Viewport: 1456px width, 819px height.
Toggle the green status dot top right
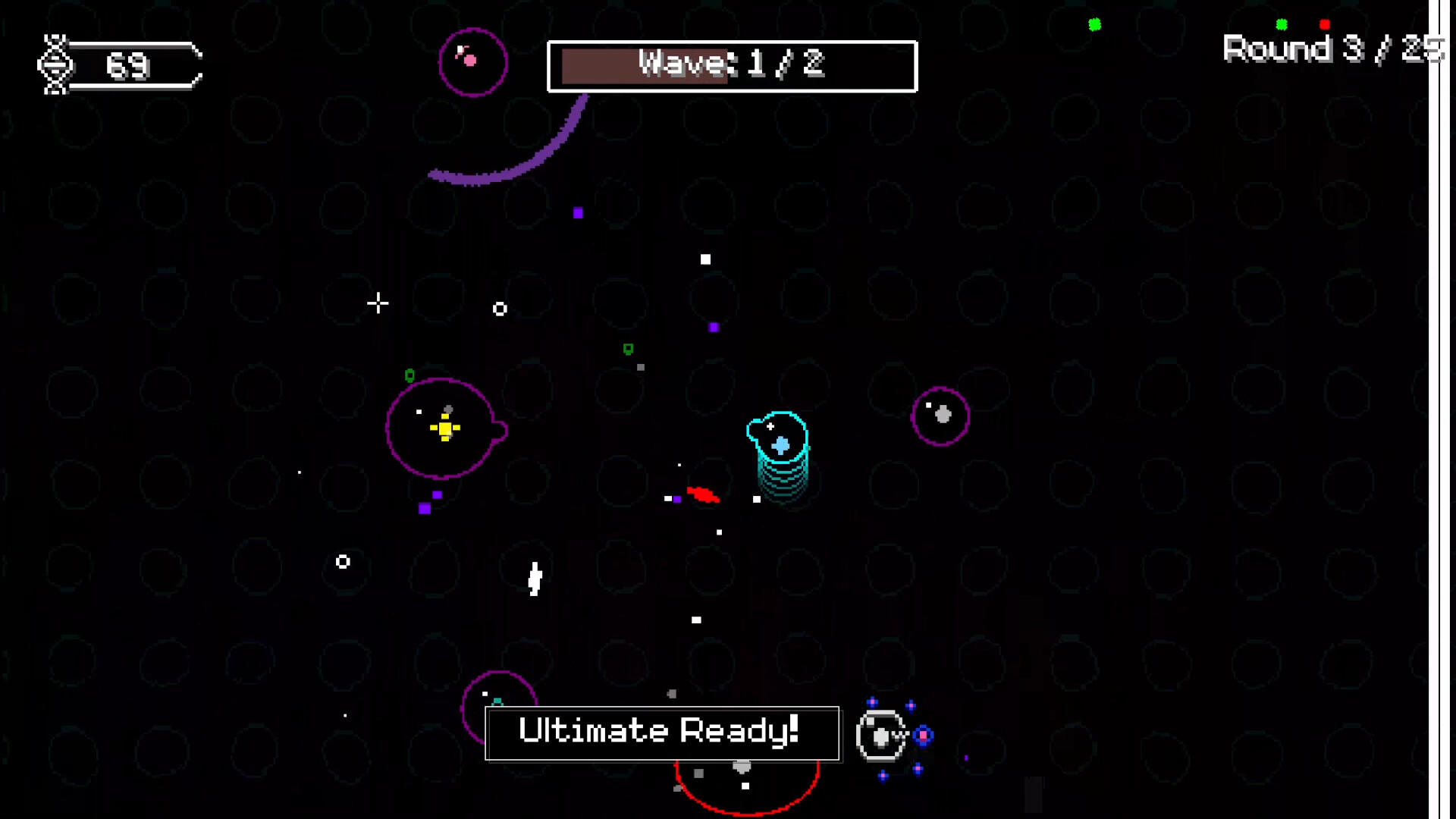[1282, 24]
